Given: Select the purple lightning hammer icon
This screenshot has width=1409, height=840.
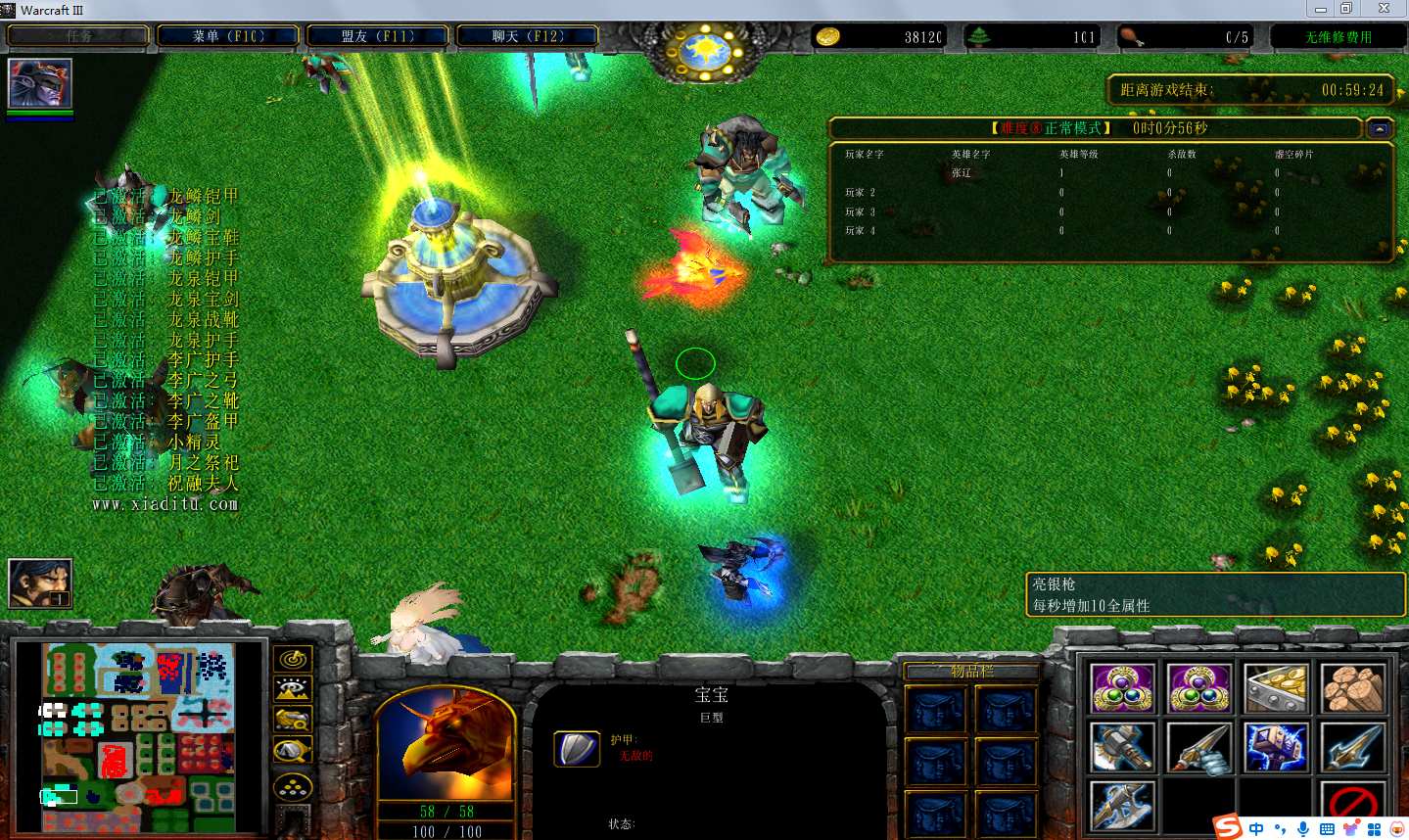Looking at the screenshot, I should click(x=1276, y=748).
